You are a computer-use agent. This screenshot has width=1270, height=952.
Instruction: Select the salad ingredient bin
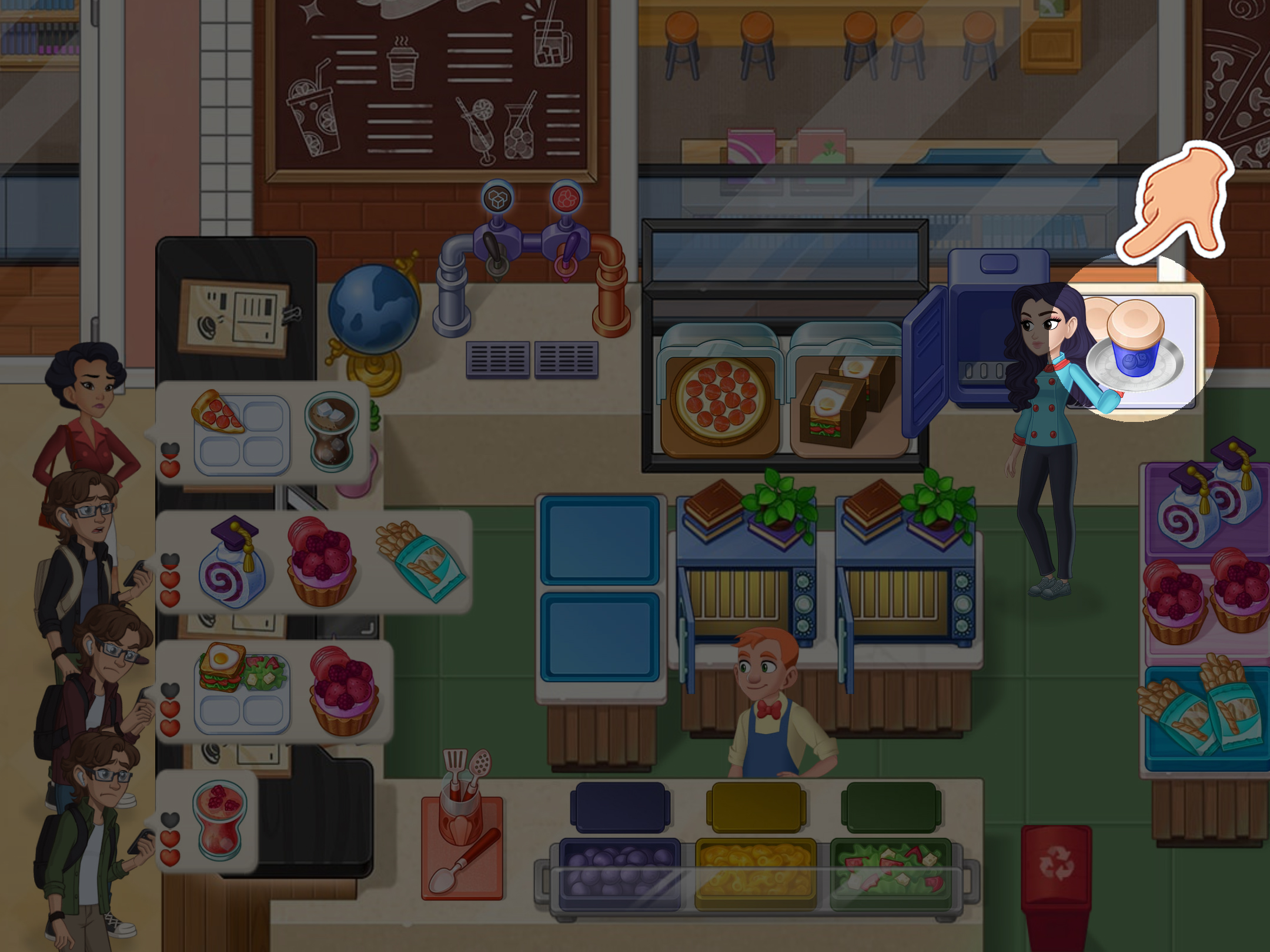(x=890, y=873)
